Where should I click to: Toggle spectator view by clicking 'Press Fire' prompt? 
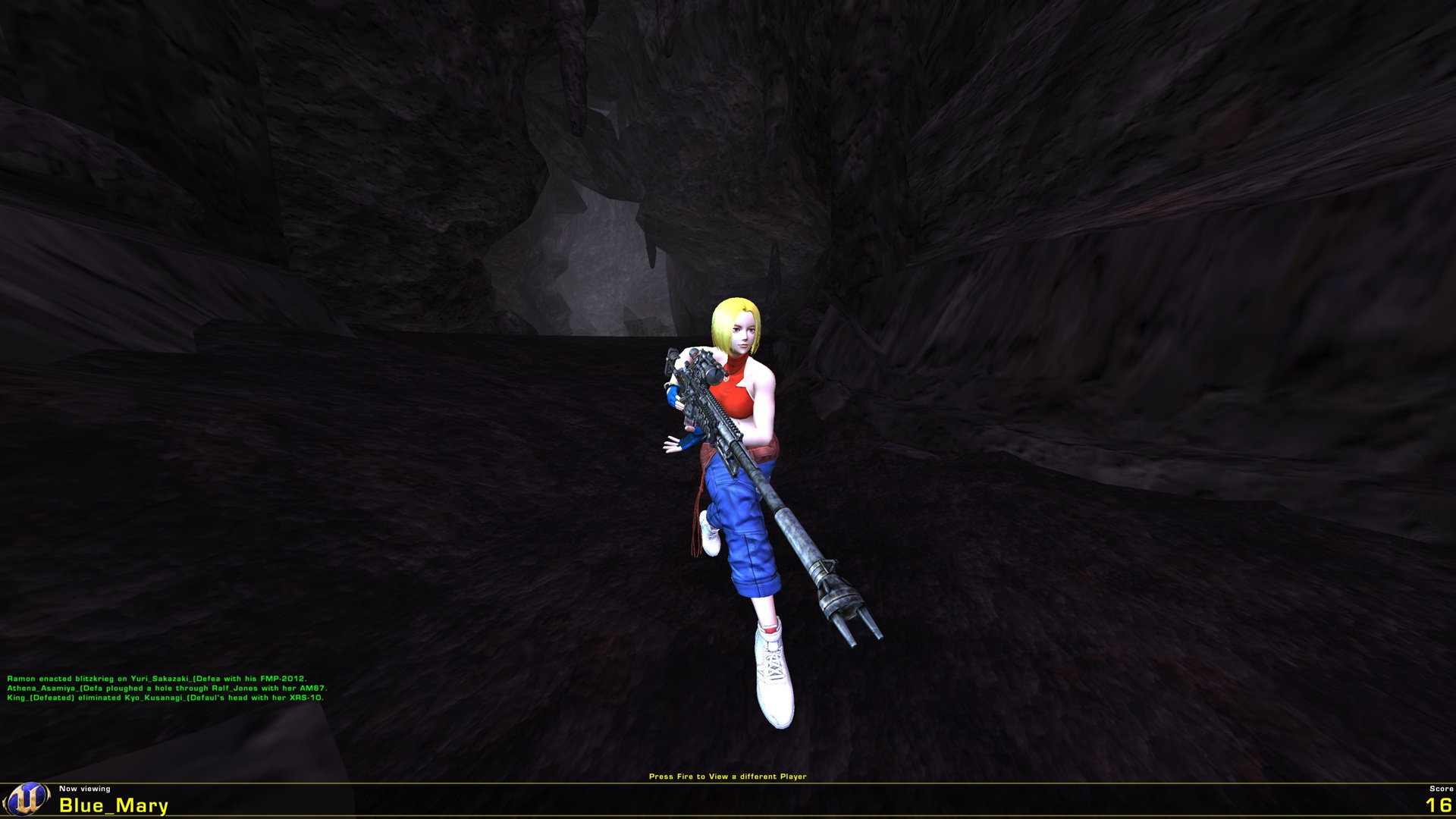728,776
